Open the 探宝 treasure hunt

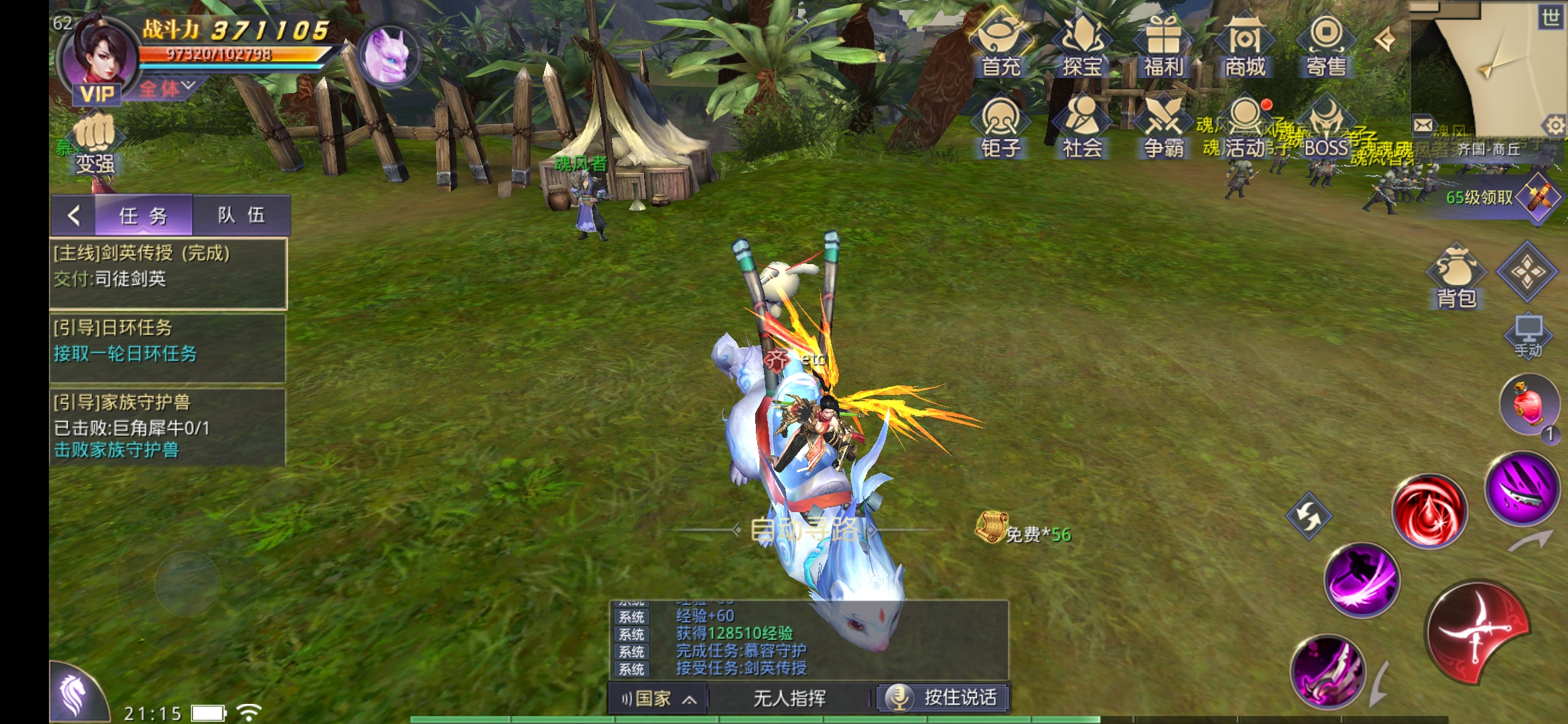pyautogui.click(x=1082, y=43)
